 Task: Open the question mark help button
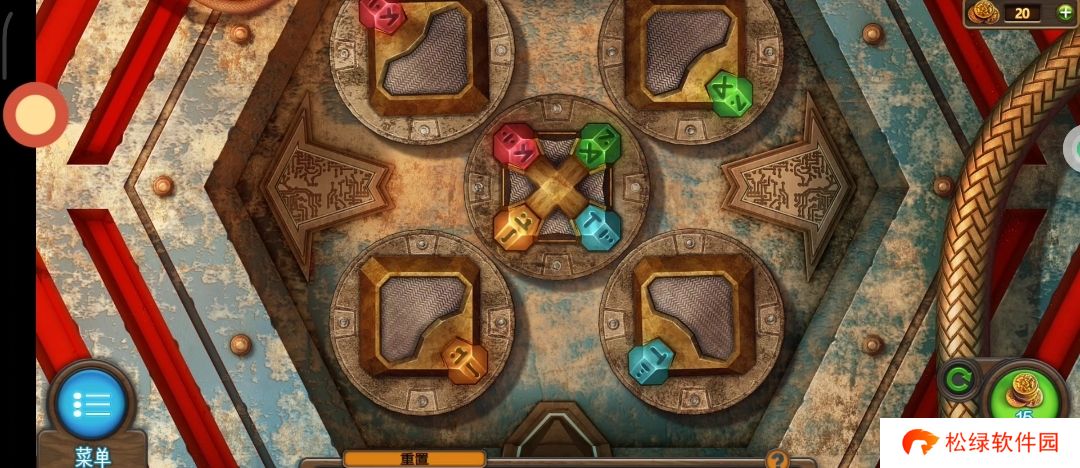[x=777, y=460]
